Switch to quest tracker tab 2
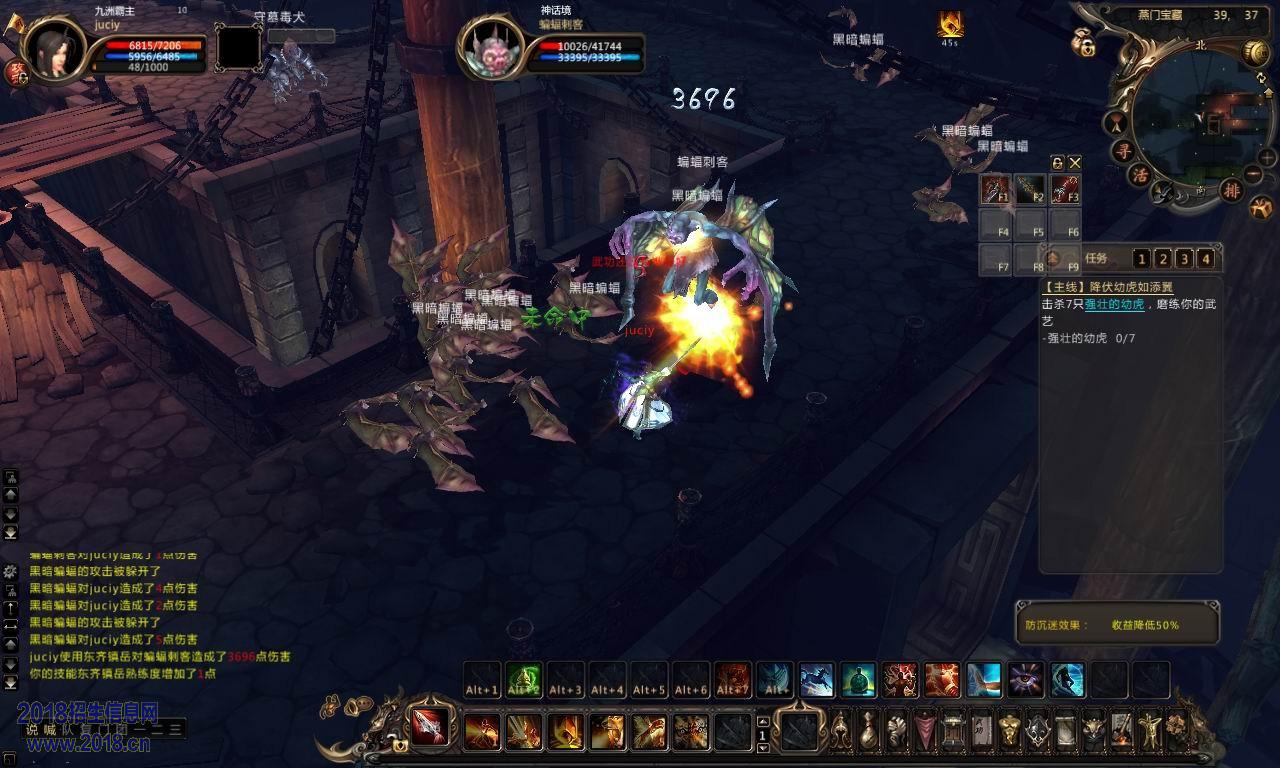The height and width of the screenshot is (768, 1280). click(x=1164, y=260)
